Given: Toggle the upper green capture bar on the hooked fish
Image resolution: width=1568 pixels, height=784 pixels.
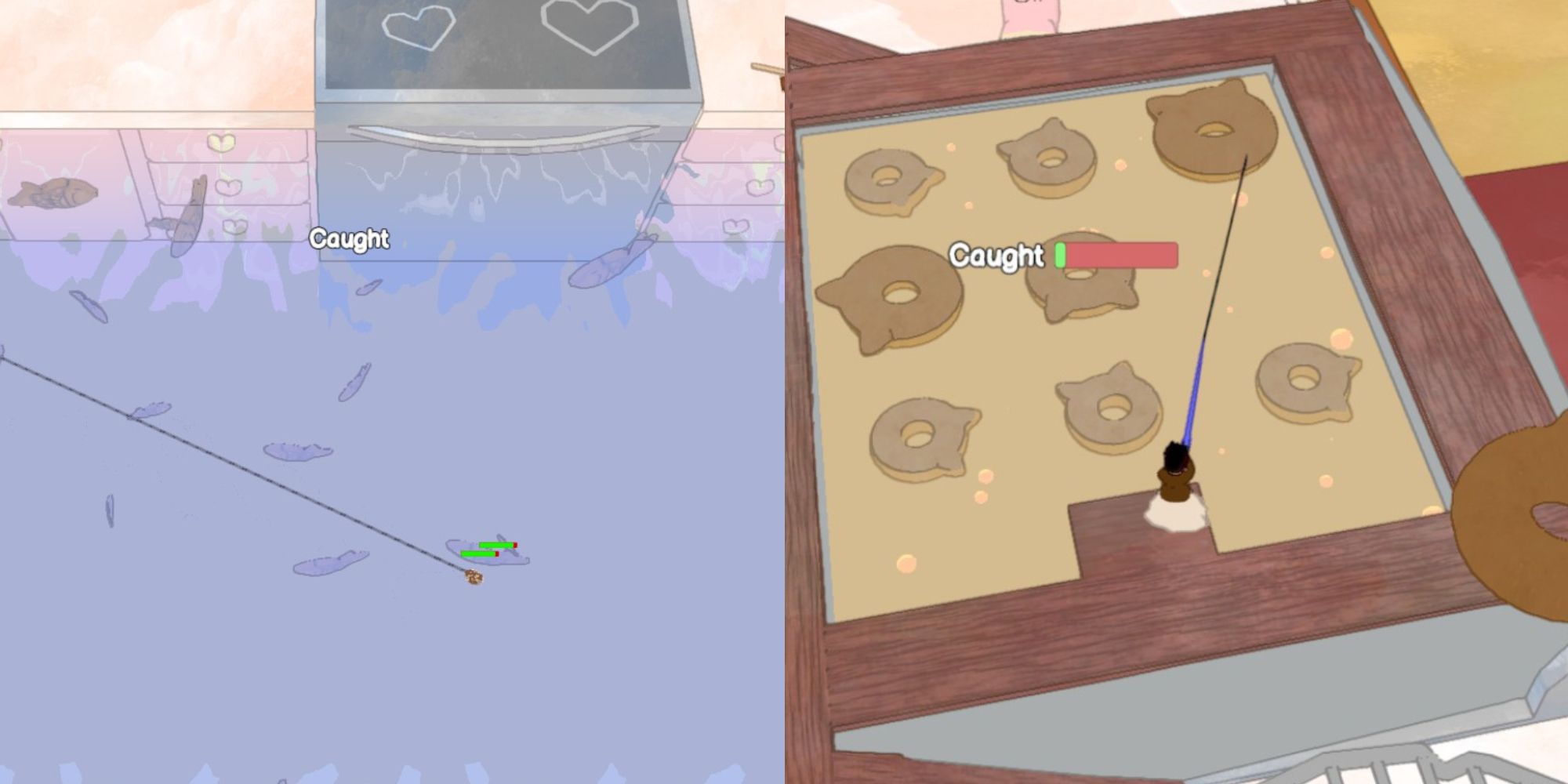Looking at the screenshot, I should coord(497,545).
